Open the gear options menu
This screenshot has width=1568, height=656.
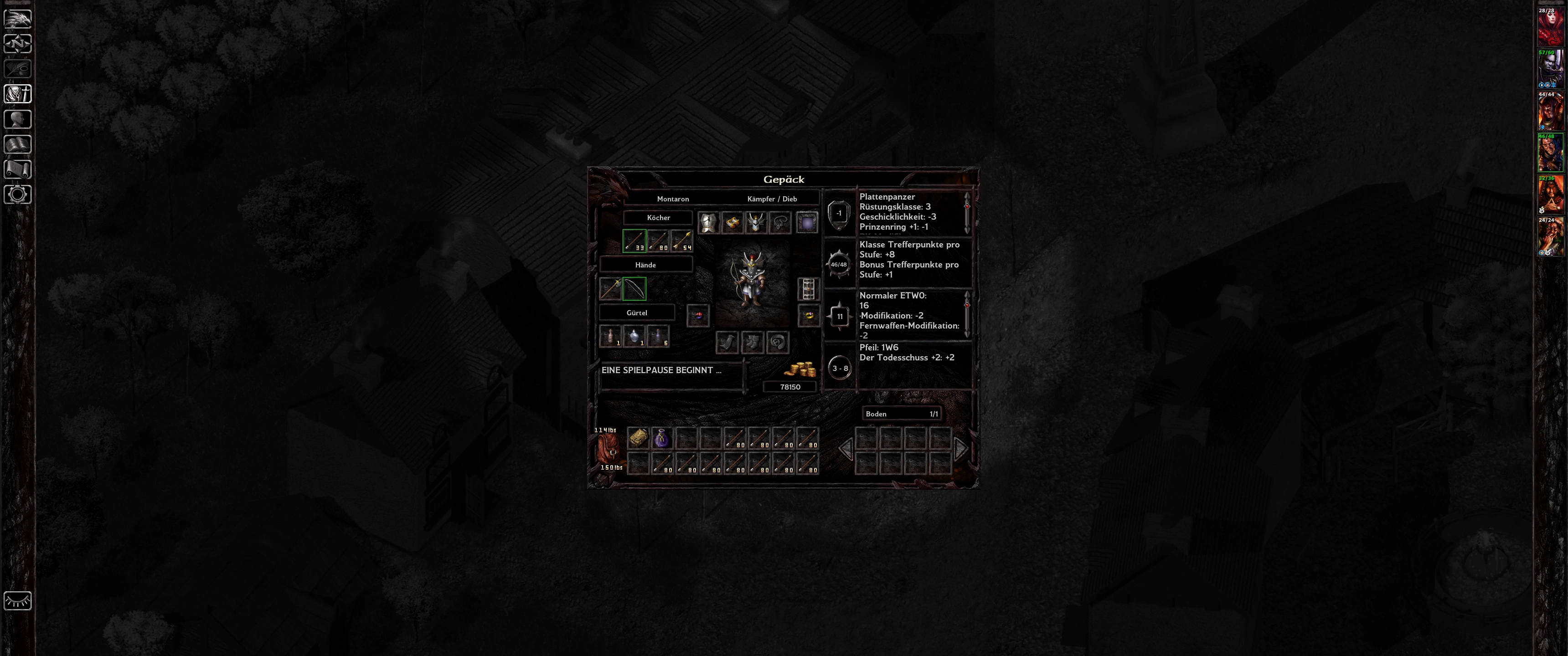pyautogui.click(x=18, y=195)
